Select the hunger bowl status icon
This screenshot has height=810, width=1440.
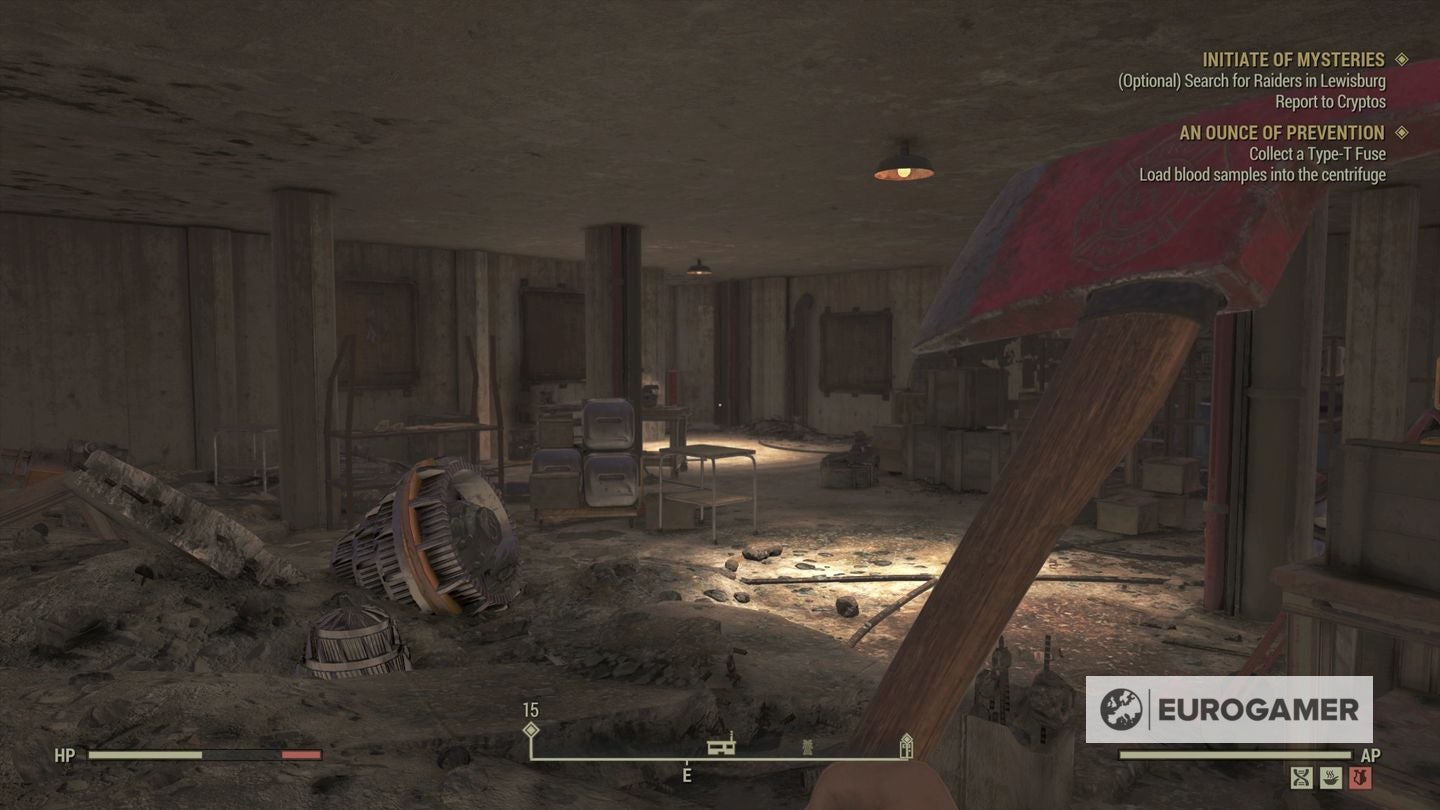[1331, 777]
